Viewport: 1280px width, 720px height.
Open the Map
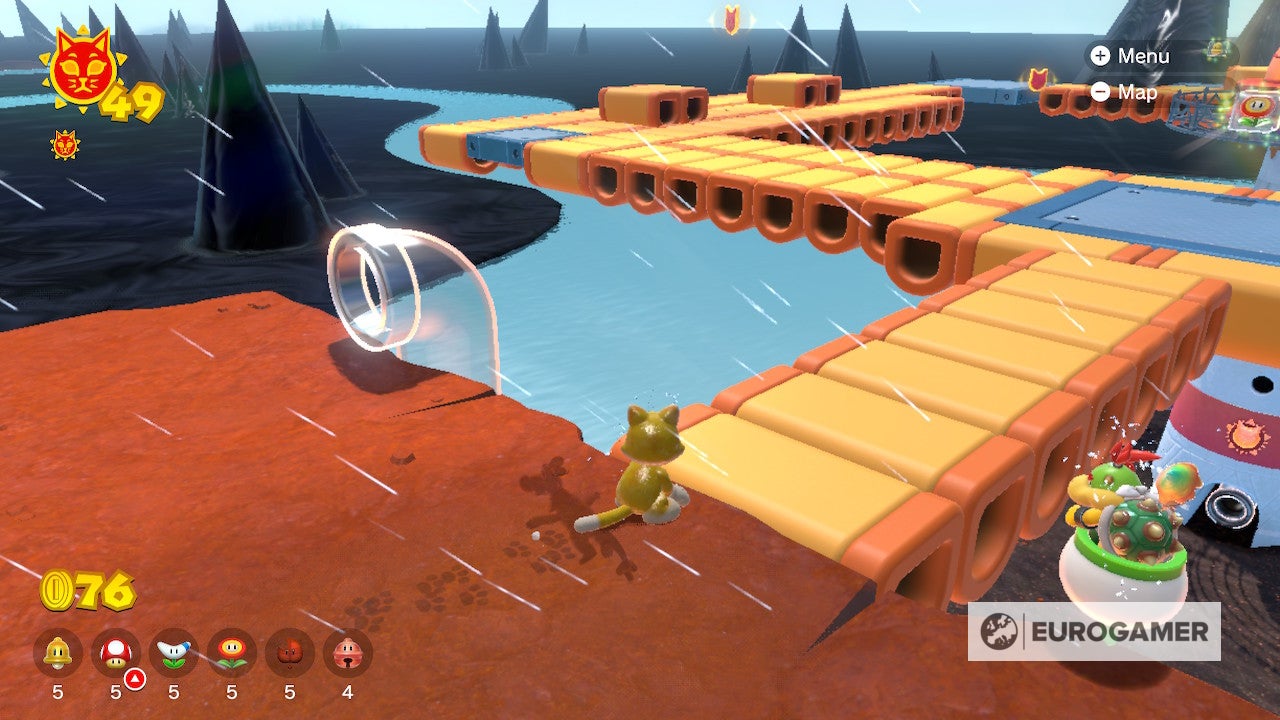pyautogui.click(x=1125, y=92)
